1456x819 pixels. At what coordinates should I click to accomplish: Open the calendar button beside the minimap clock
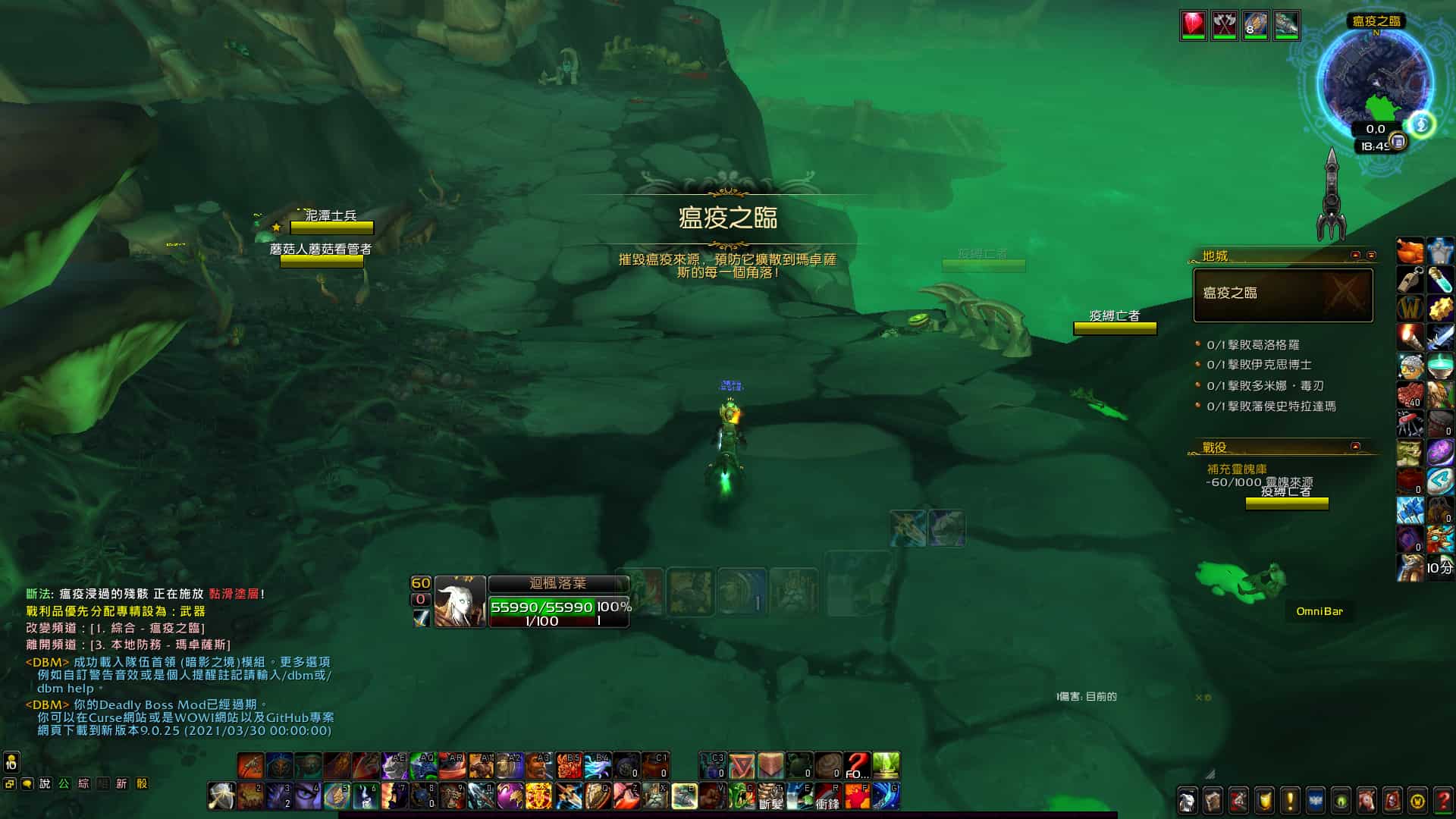tap(1398, 142)
